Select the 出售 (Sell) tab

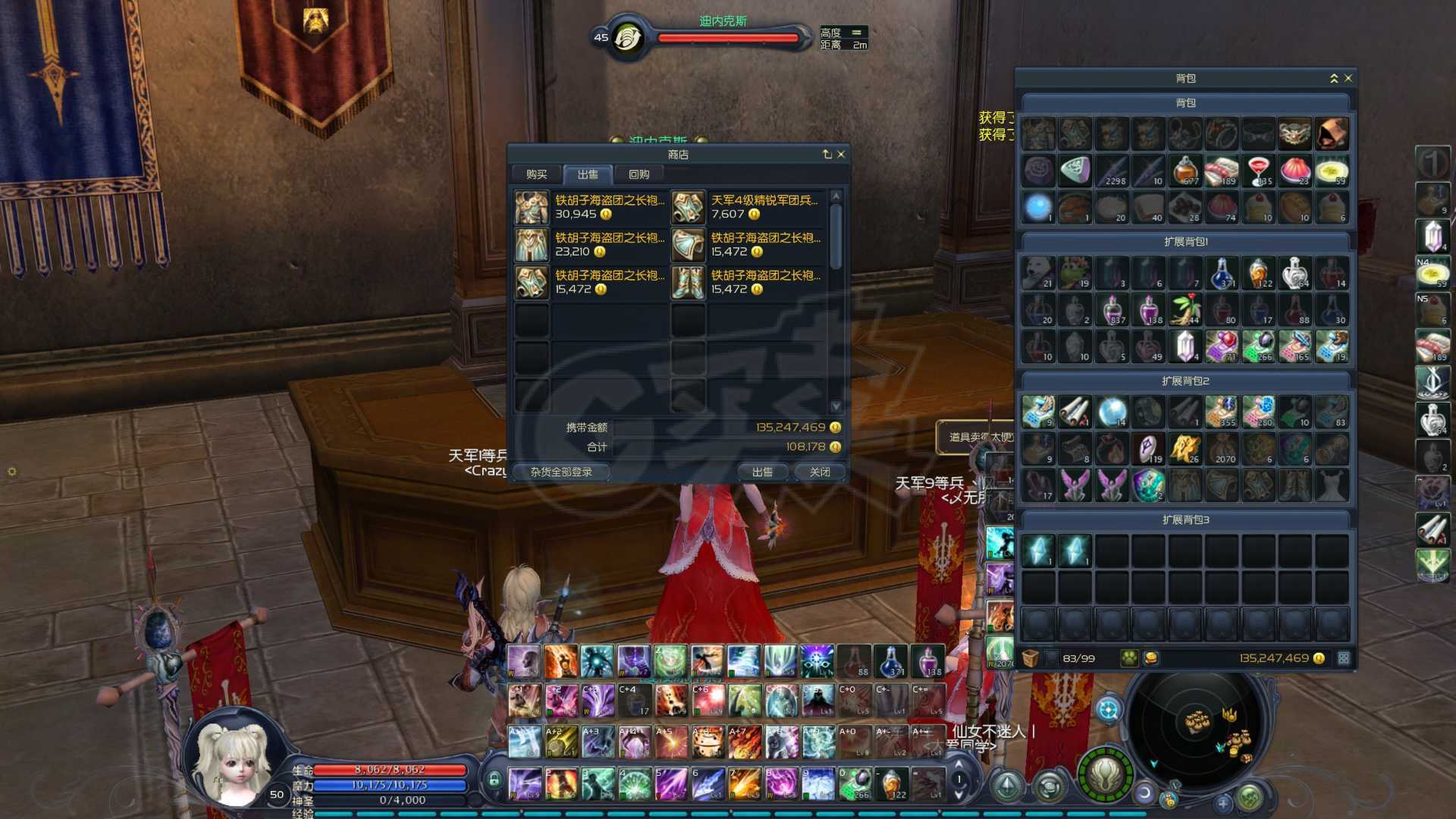coord(588,174)
